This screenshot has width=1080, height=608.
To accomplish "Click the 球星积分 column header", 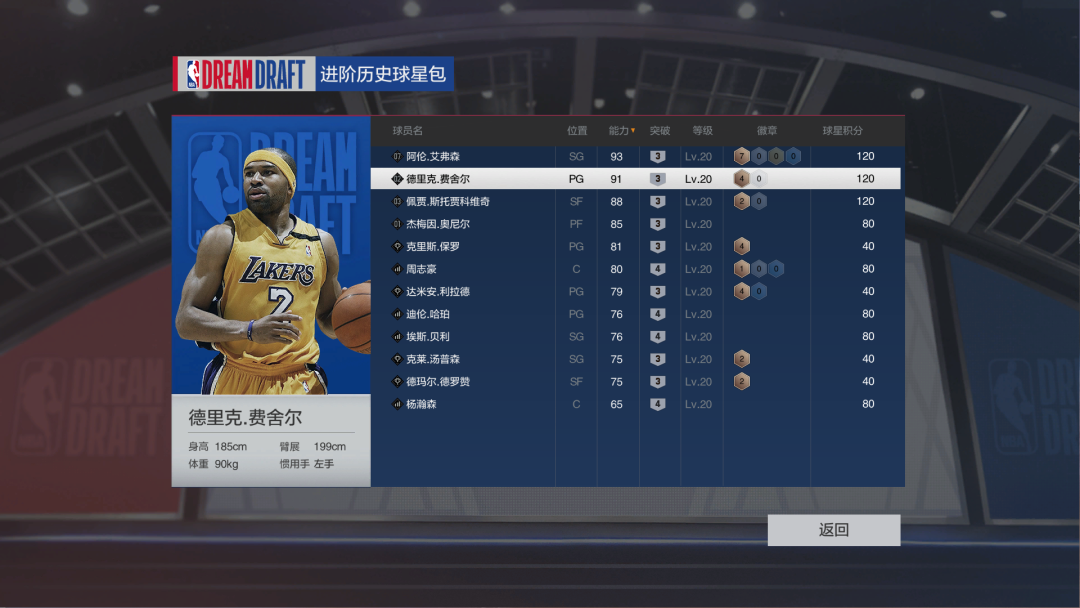I will coord(842,131).
